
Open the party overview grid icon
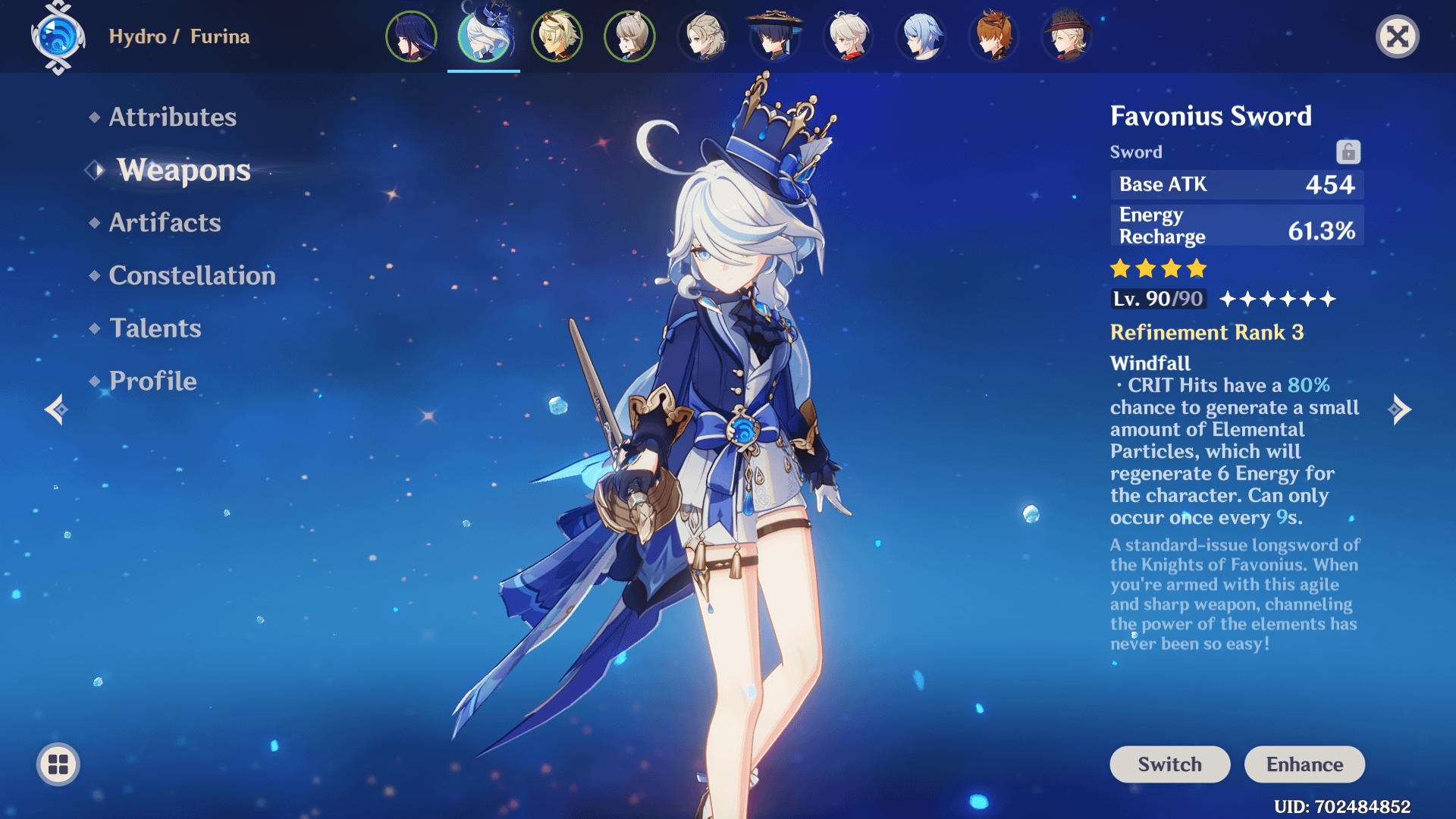[57, 764]
